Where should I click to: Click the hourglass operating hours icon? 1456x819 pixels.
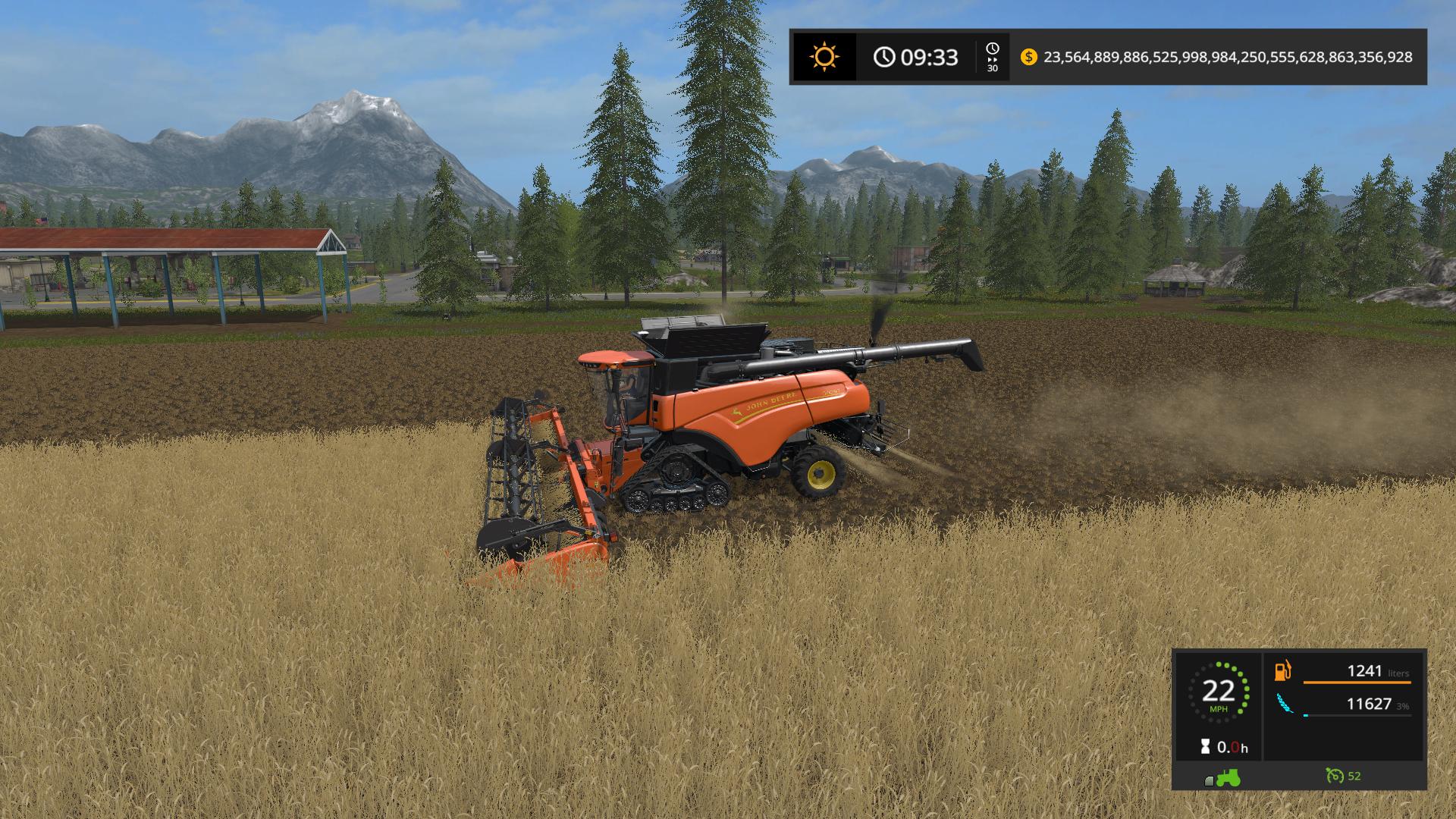(1205, 747)
